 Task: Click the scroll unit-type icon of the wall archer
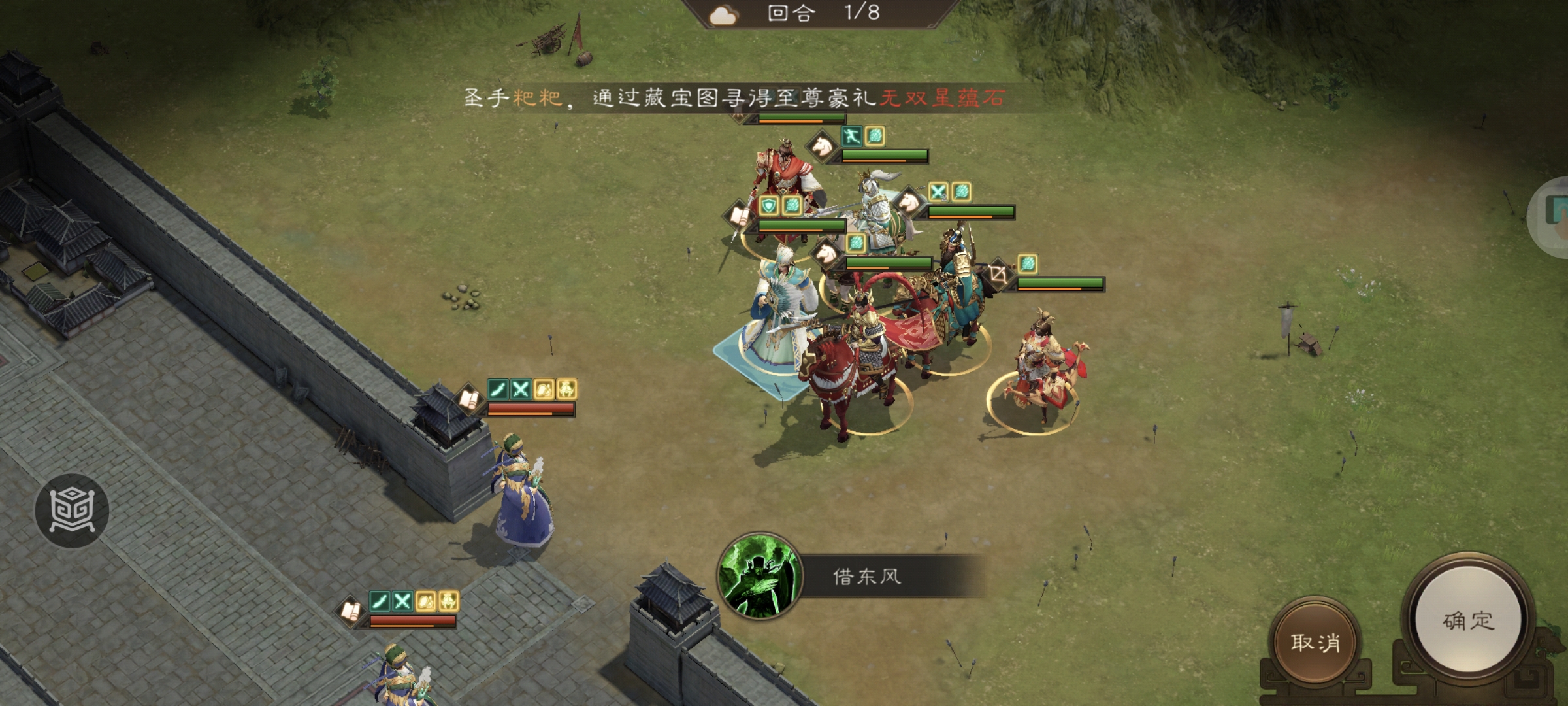tap(468, 397)
